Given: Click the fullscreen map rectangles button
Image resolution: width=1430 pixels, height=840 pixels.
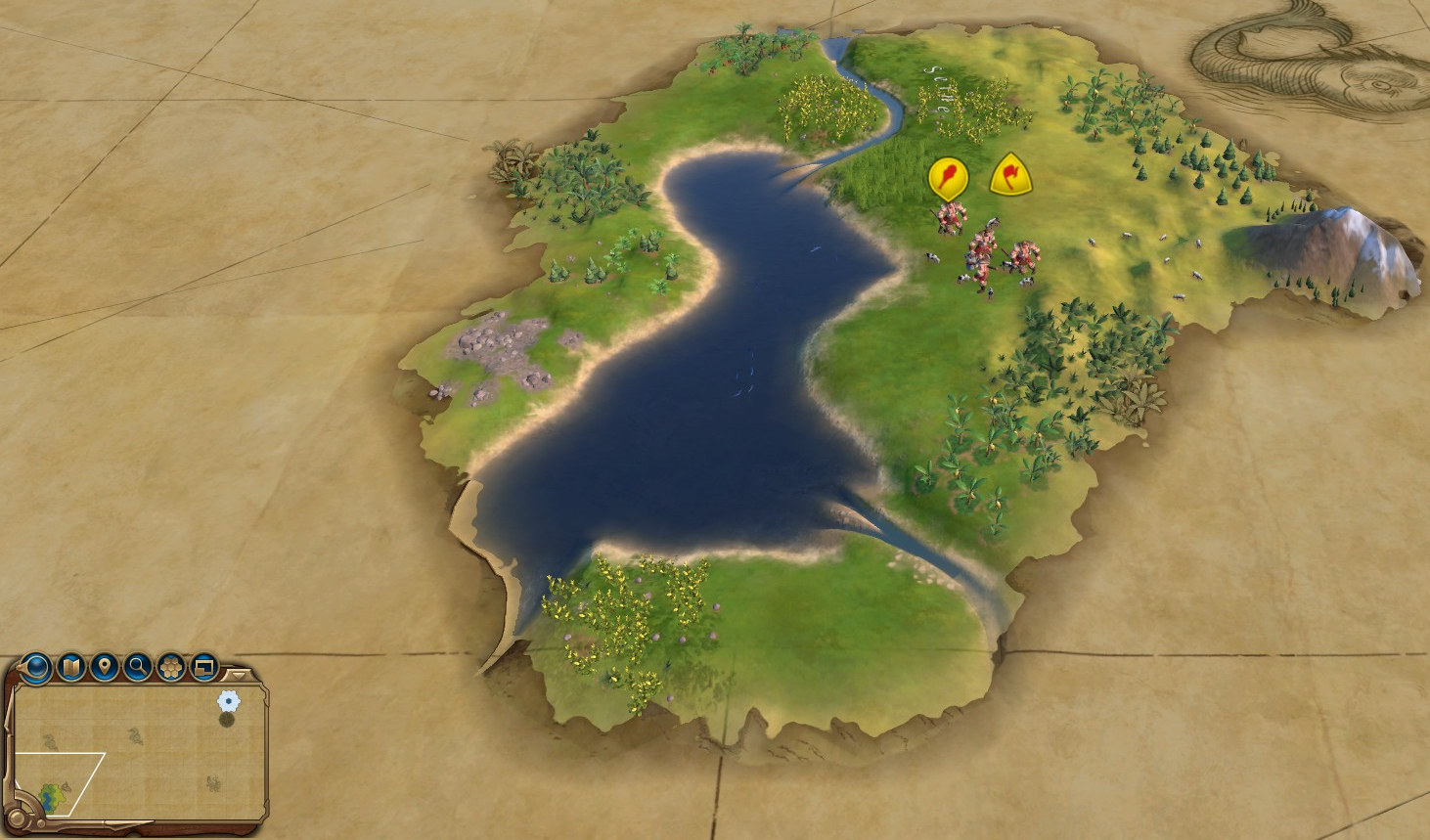Looking at the screenshot, I should pyautogui.click(x=204, y=668).
